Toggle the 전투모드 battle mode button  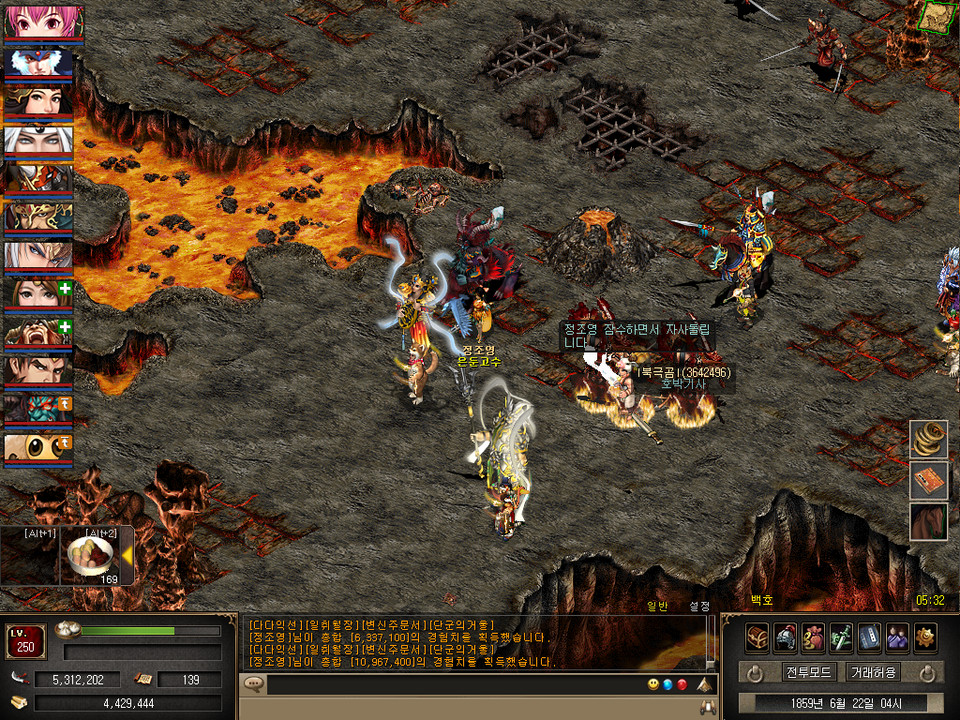click(810, 672)
